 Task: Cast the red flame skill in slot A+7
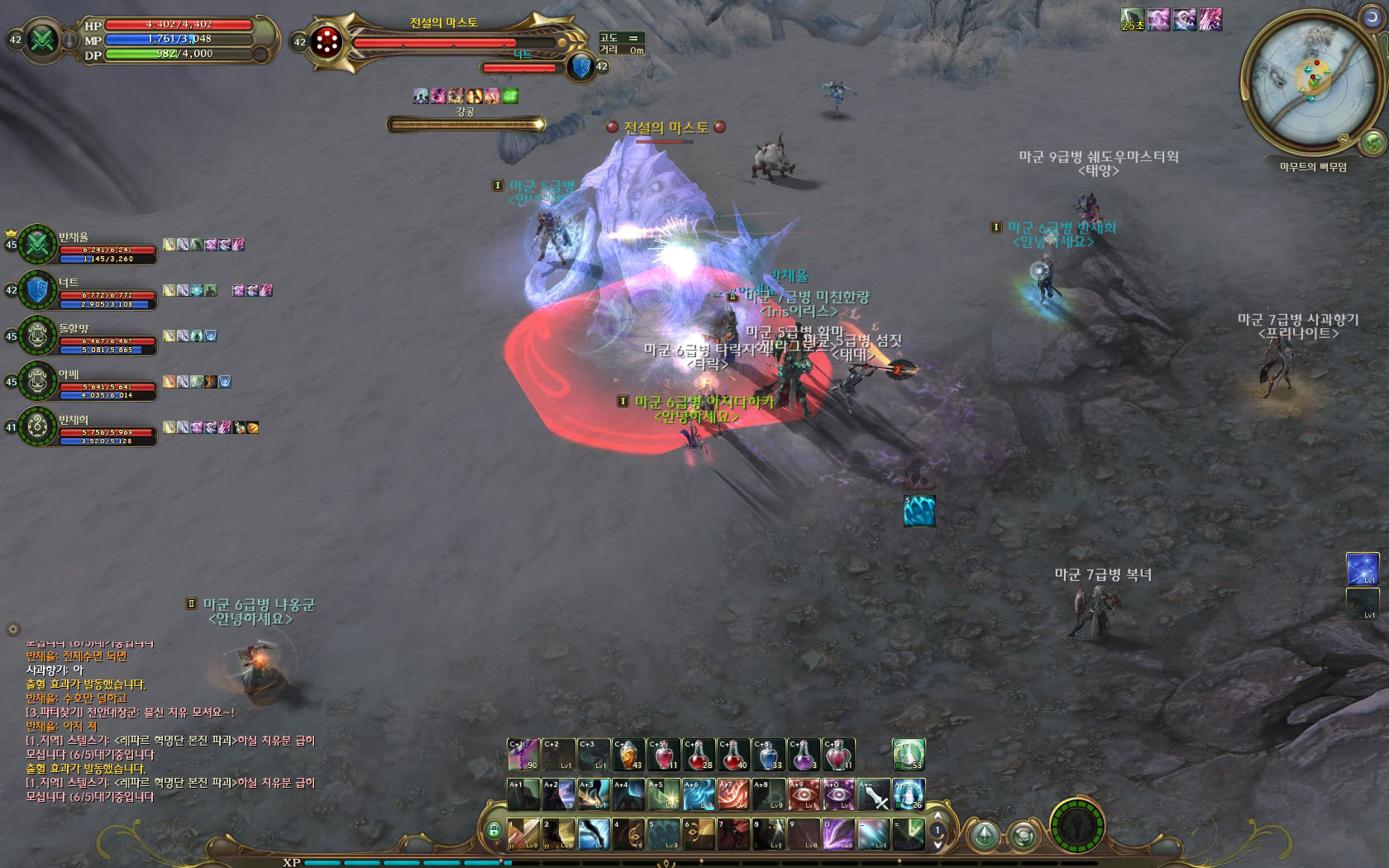pyautogui.click(x=733, y=794)
